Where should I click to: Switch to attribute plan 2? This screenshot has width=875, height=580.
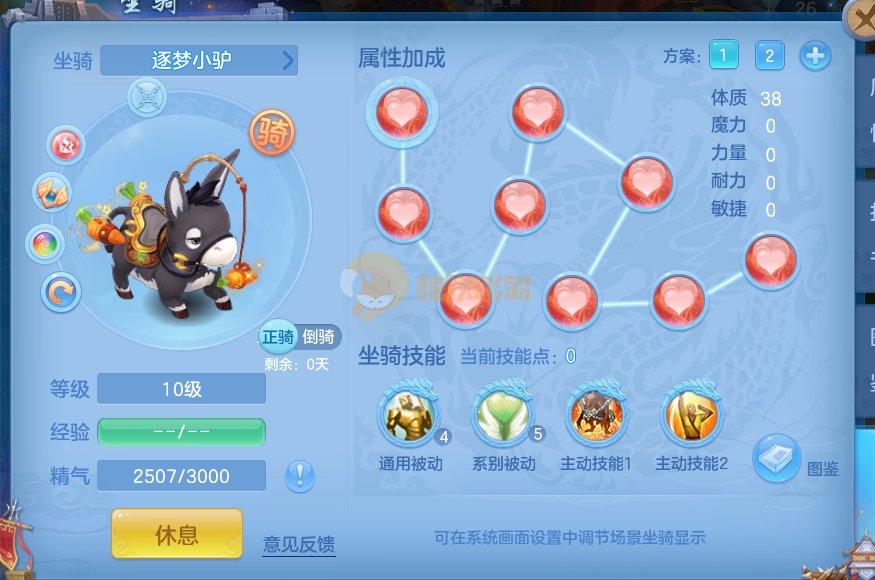pos(769,55)
